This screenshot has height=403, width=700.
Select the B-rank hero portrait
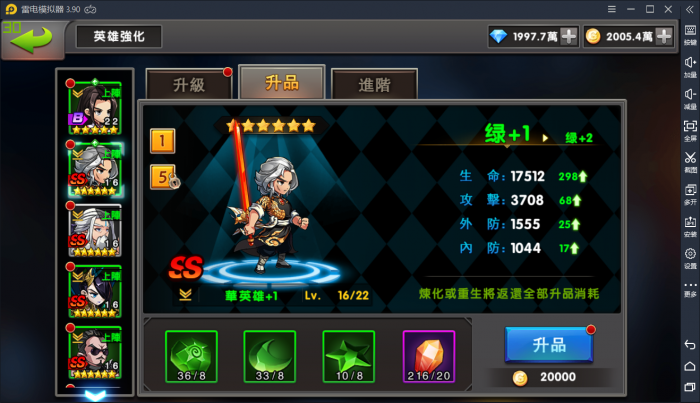coord(94,106)
